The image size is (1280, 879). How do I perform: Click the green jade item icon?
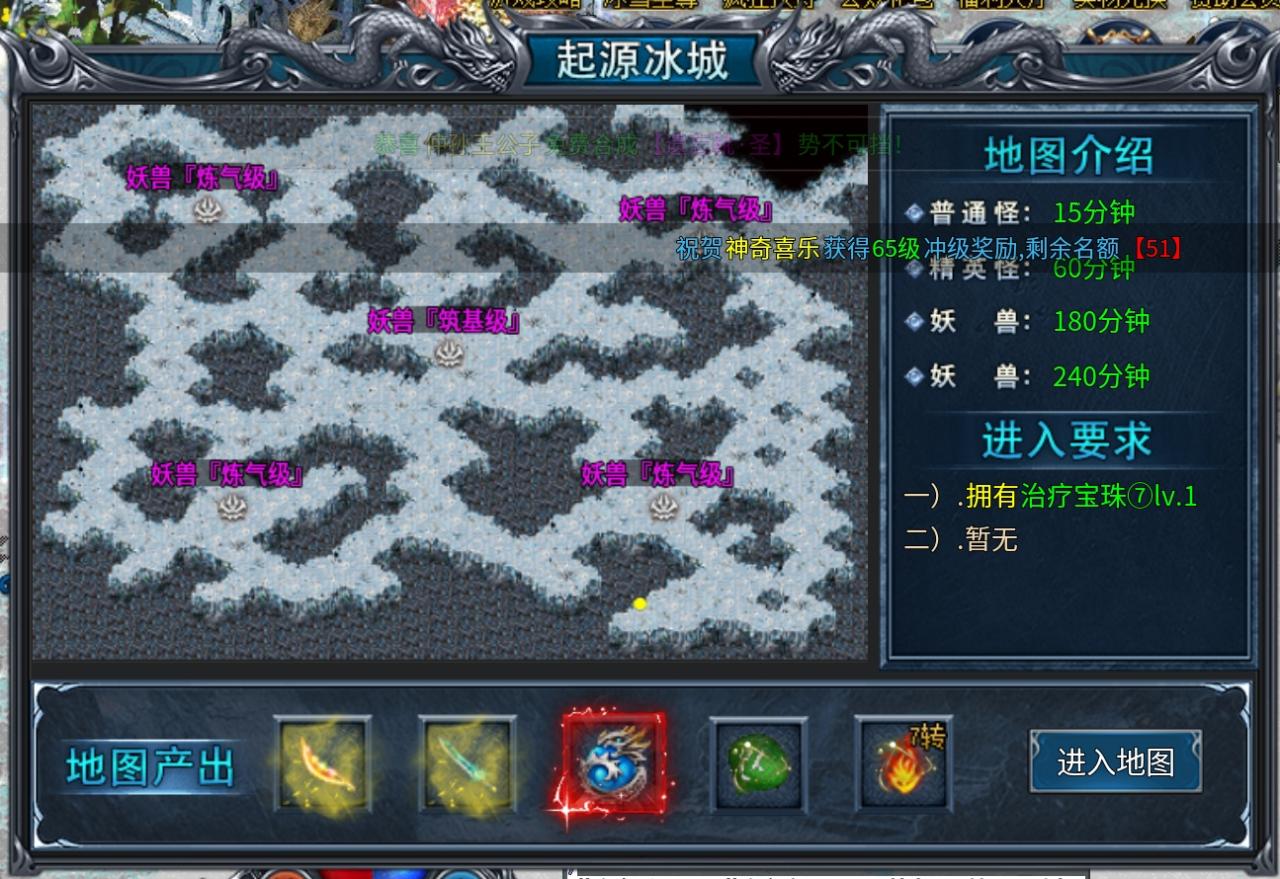(x=757, y=764)
